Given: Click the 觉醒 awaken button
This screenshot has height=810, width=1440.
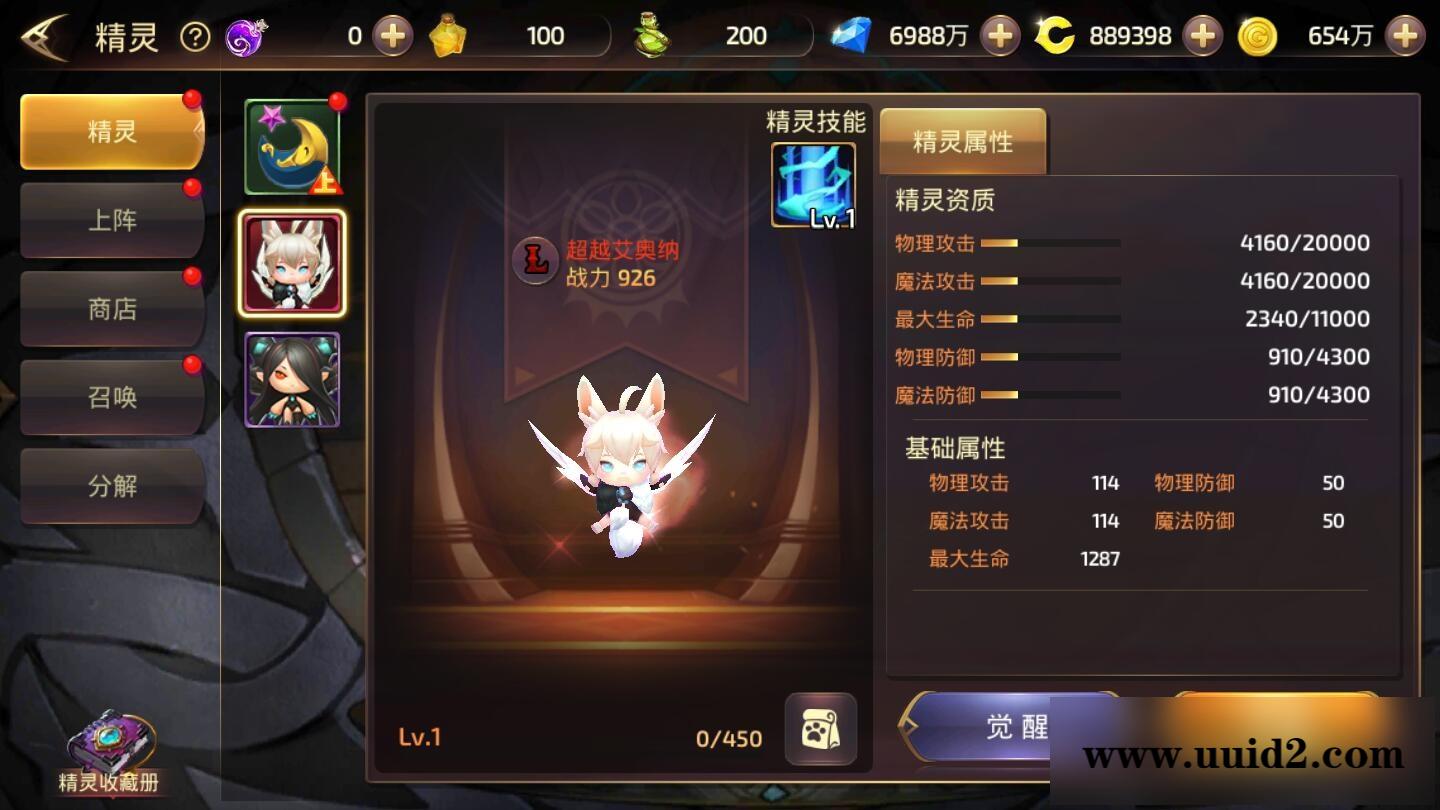Looking at the screenshot, I should click(x=1010, y=730).
